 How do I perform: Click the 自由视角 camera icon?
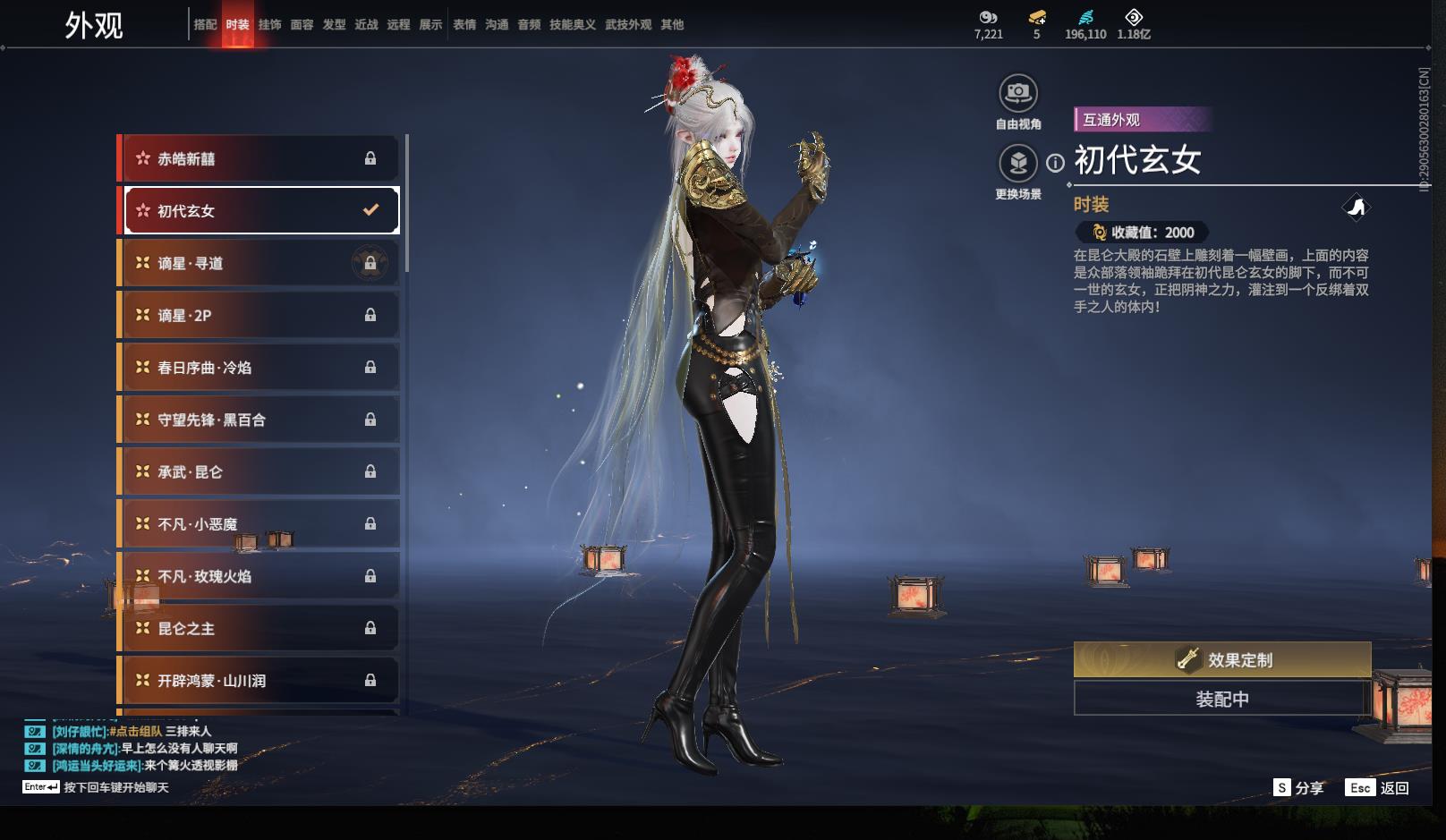[1017, 93]
